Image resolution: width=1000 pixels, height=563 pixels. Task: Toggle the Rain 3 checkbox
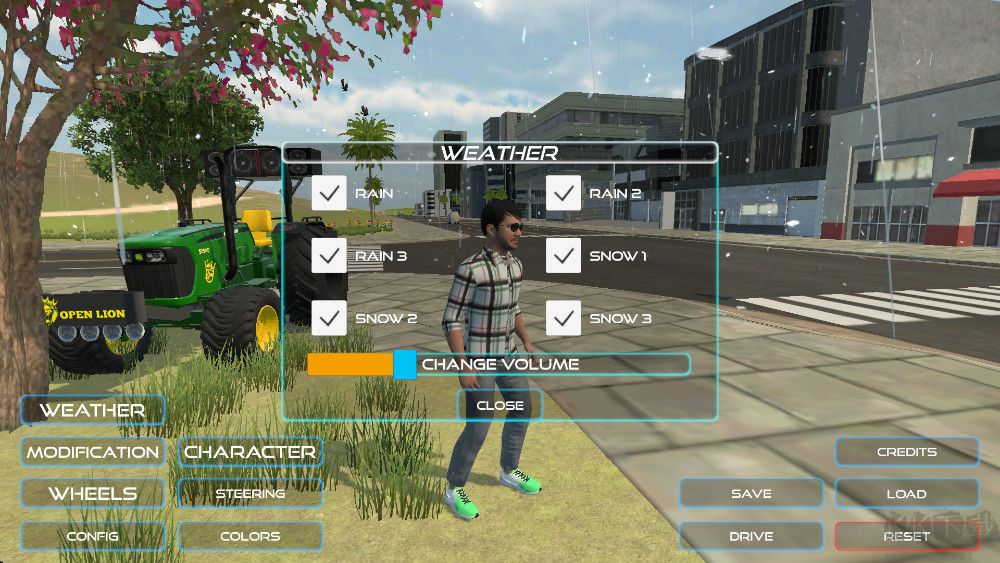click(329, 256)
